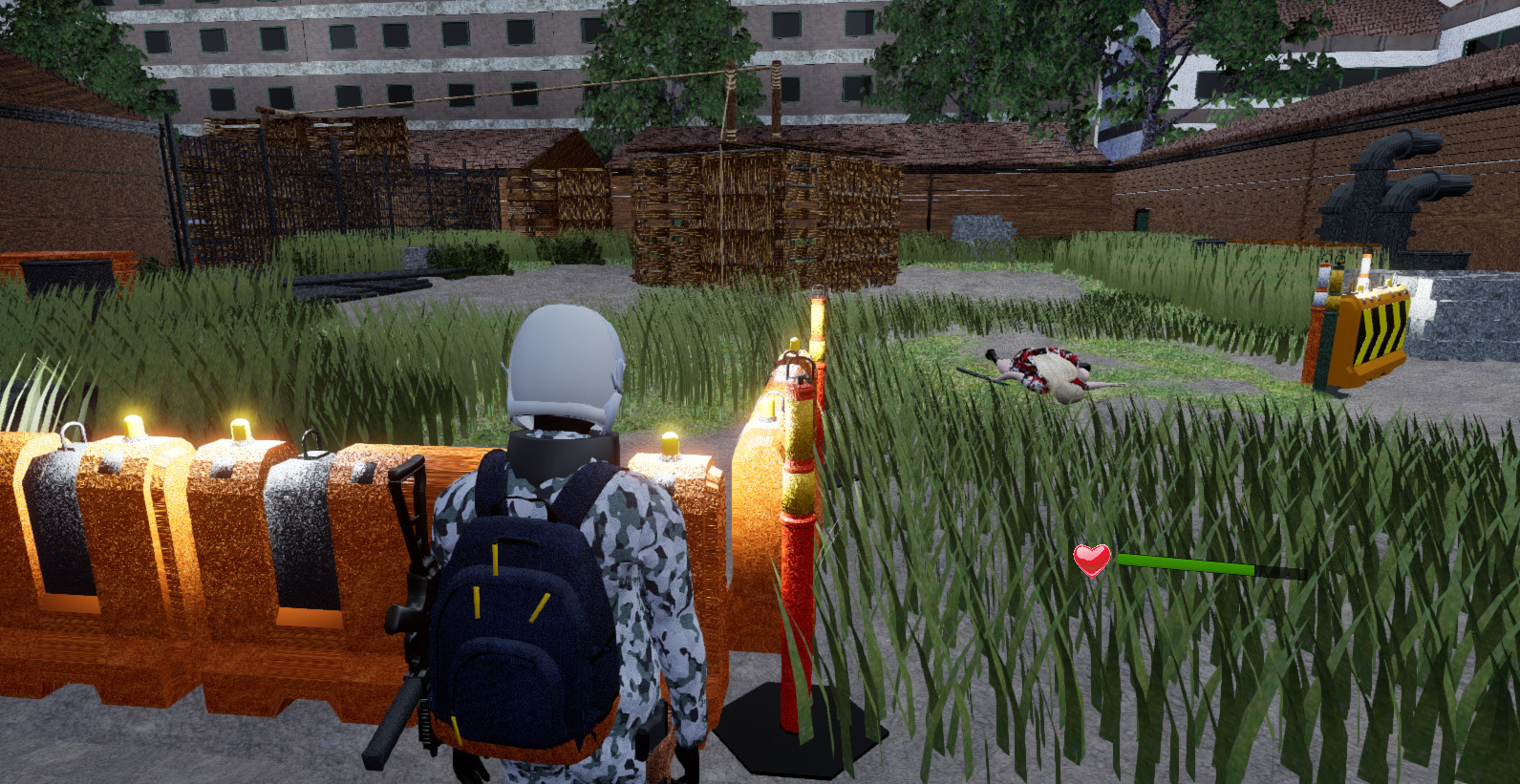The image size is (1520, 784).
Task: Open the dark doorway in the brick wall
Action: click(x=1142, y=222)
